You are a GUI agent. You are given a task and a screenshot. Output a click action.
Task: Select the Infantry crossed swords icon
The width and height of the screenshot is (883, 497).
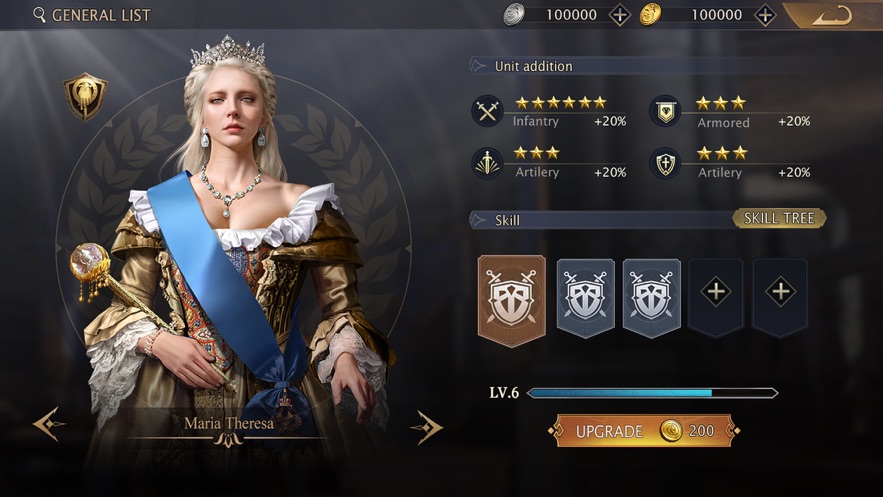(x=487, y=111)
